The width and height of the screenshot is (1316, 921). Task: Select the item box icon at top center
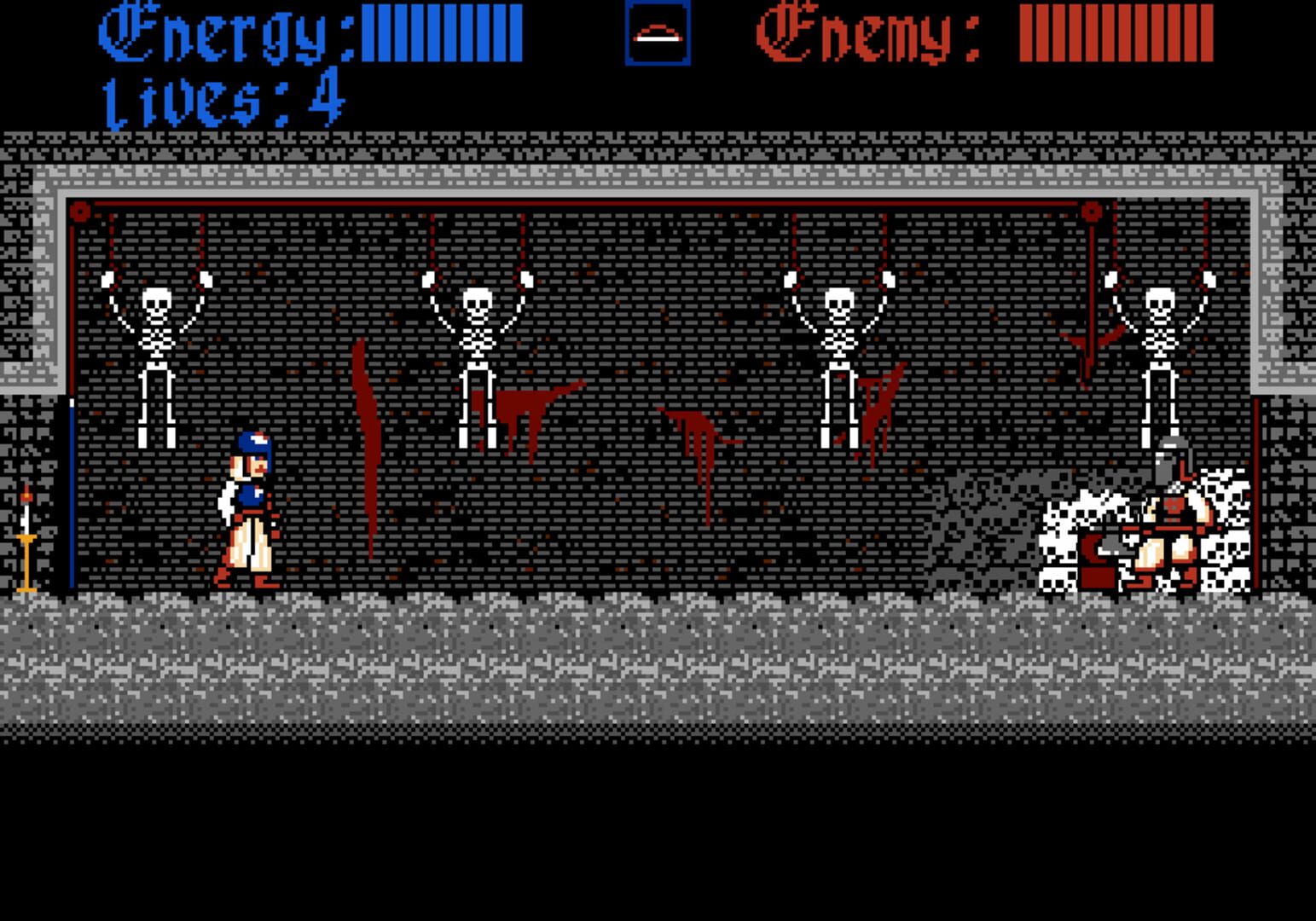[657, 34]
